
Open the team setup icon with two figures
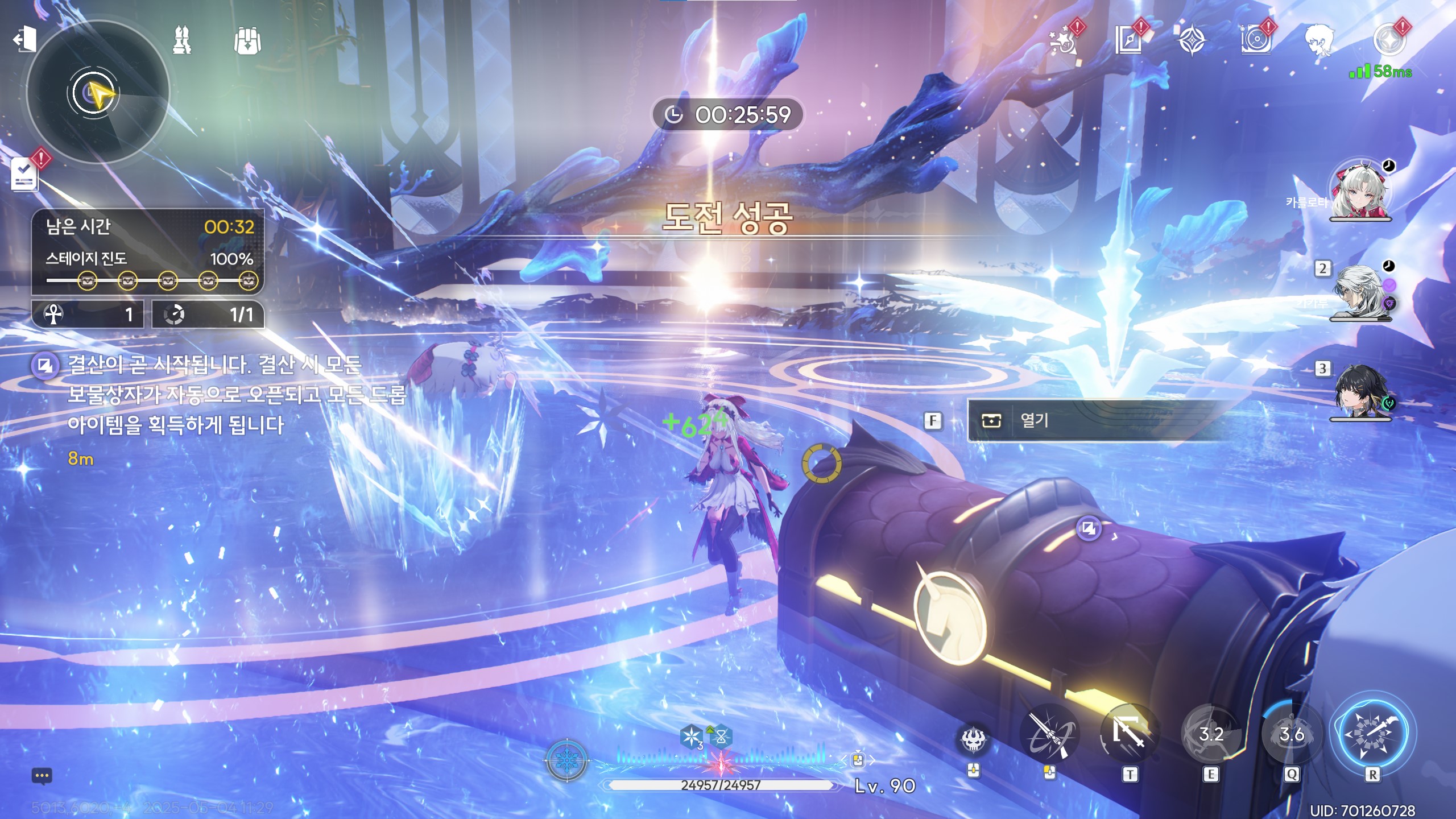[x=182, y=41]
